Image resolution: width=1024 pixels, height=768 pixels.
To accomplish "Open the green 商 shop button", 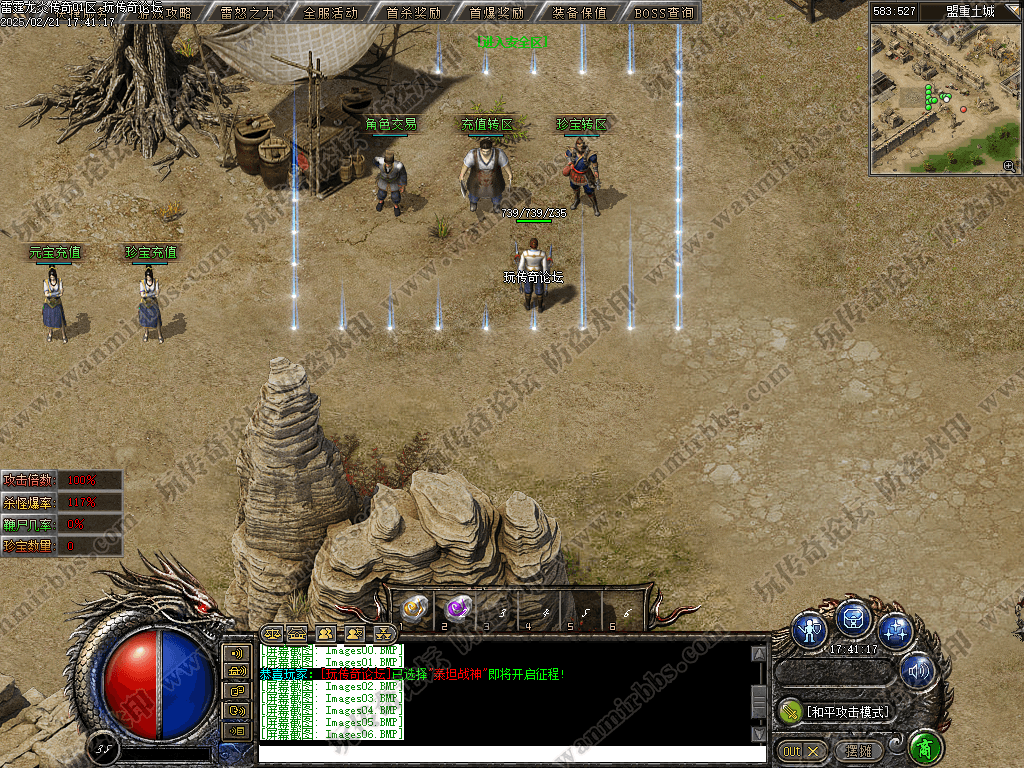I will point(926,748).
